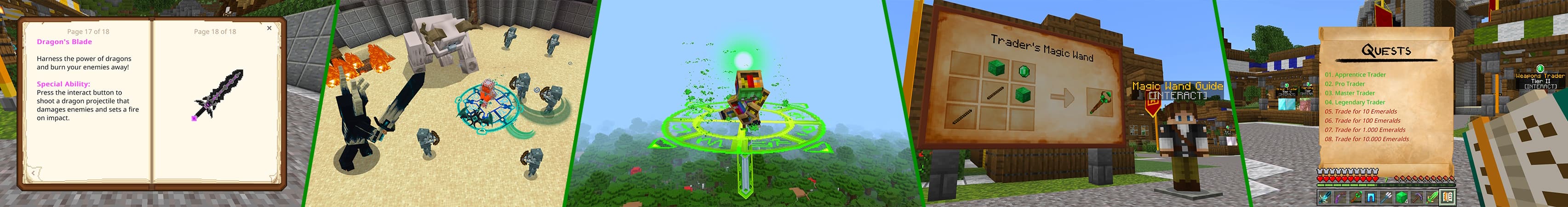1568x207 pixels.
Task: Pick the trident in the hotbar
Action: pyautogui.click(x=1386, y=197)
